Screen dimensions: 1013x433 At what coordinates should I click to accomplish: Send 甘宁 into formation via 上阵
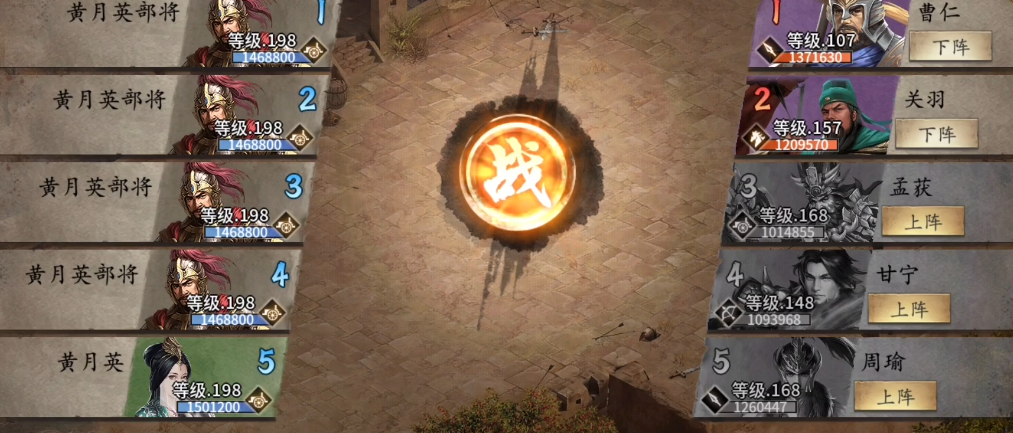pyautogui.click(x=908, y=308)
